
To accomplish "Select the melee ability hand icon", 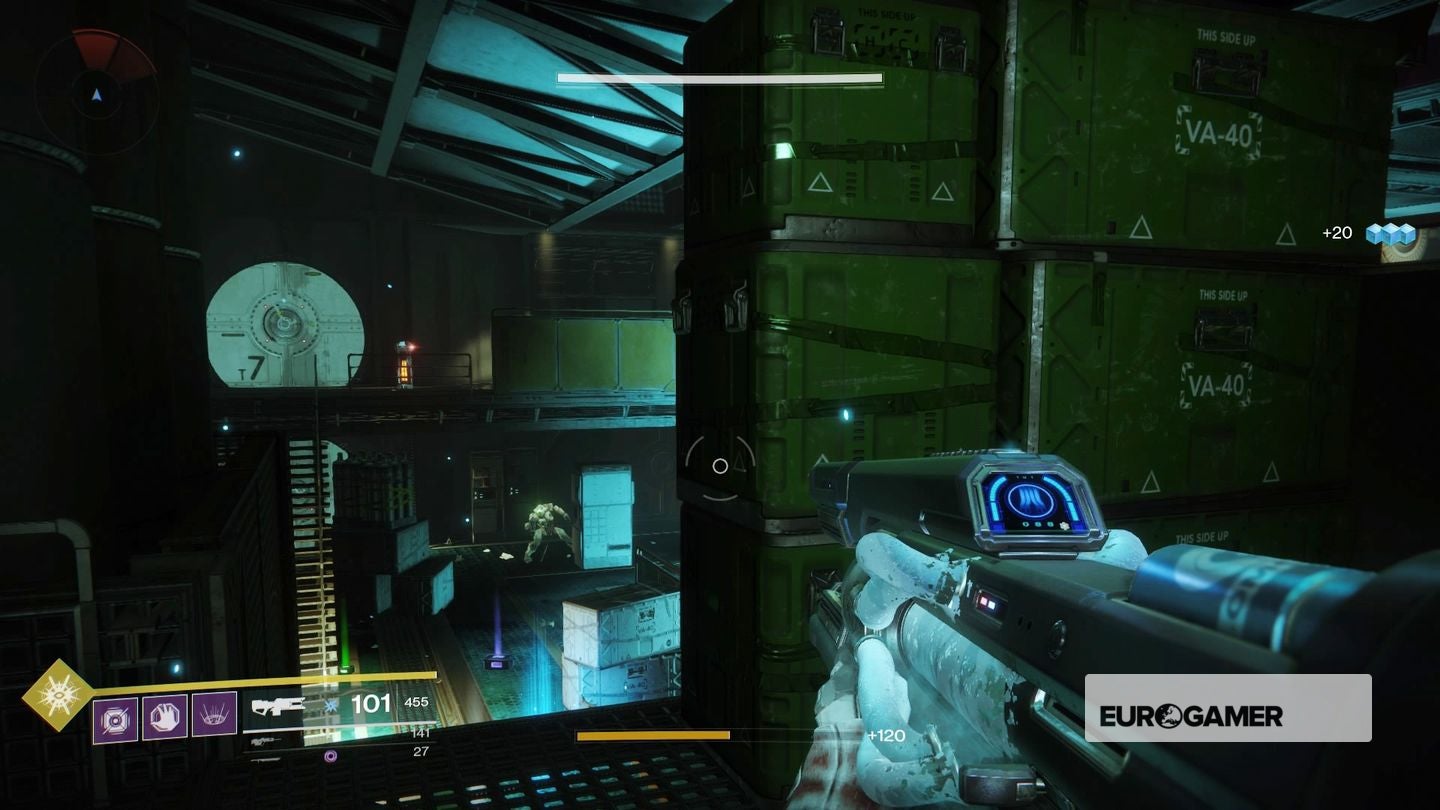I will click(x=163, y=716).
